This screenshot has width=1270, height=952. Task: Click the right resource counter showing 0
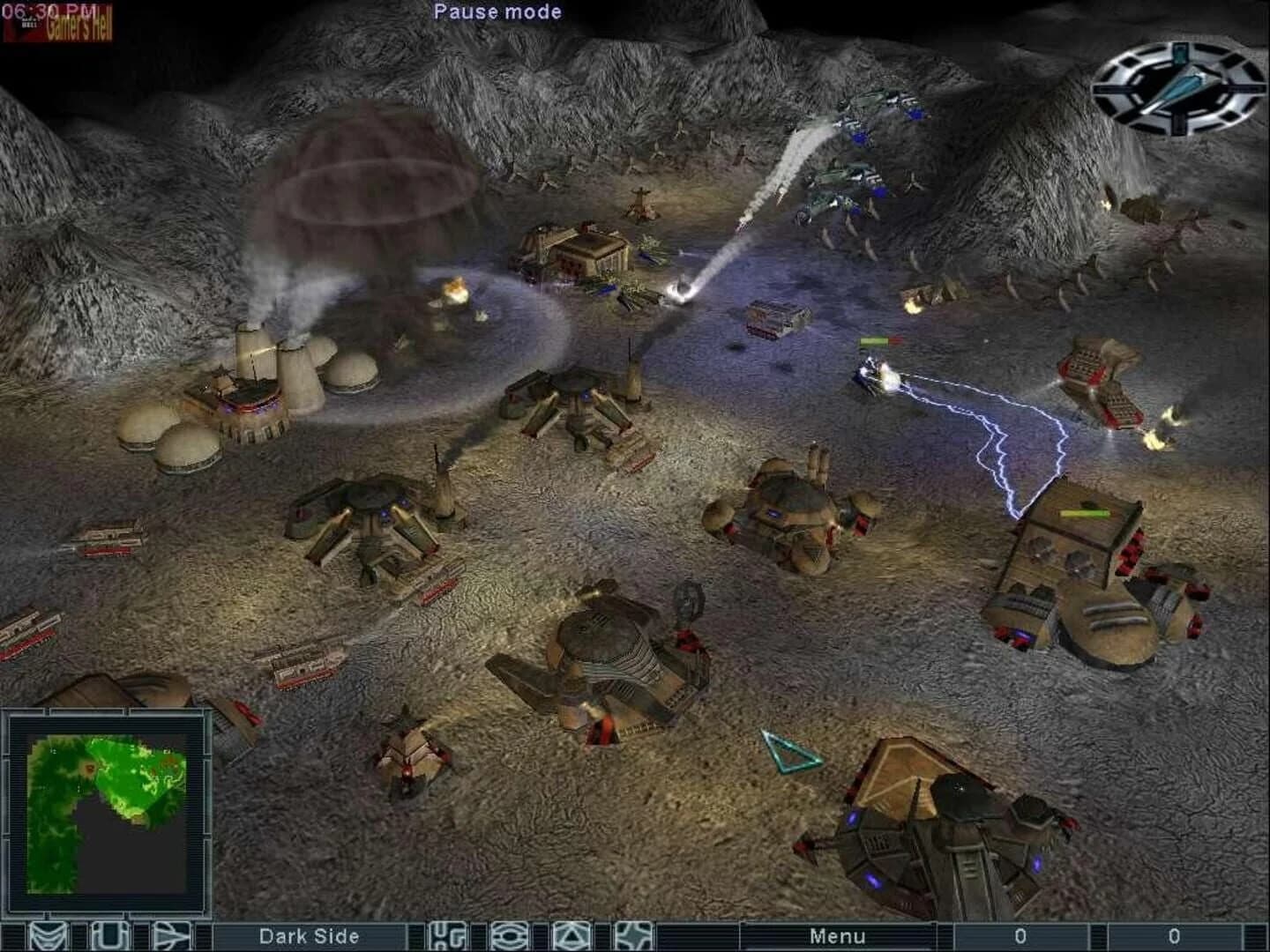tap(1173, 935)
